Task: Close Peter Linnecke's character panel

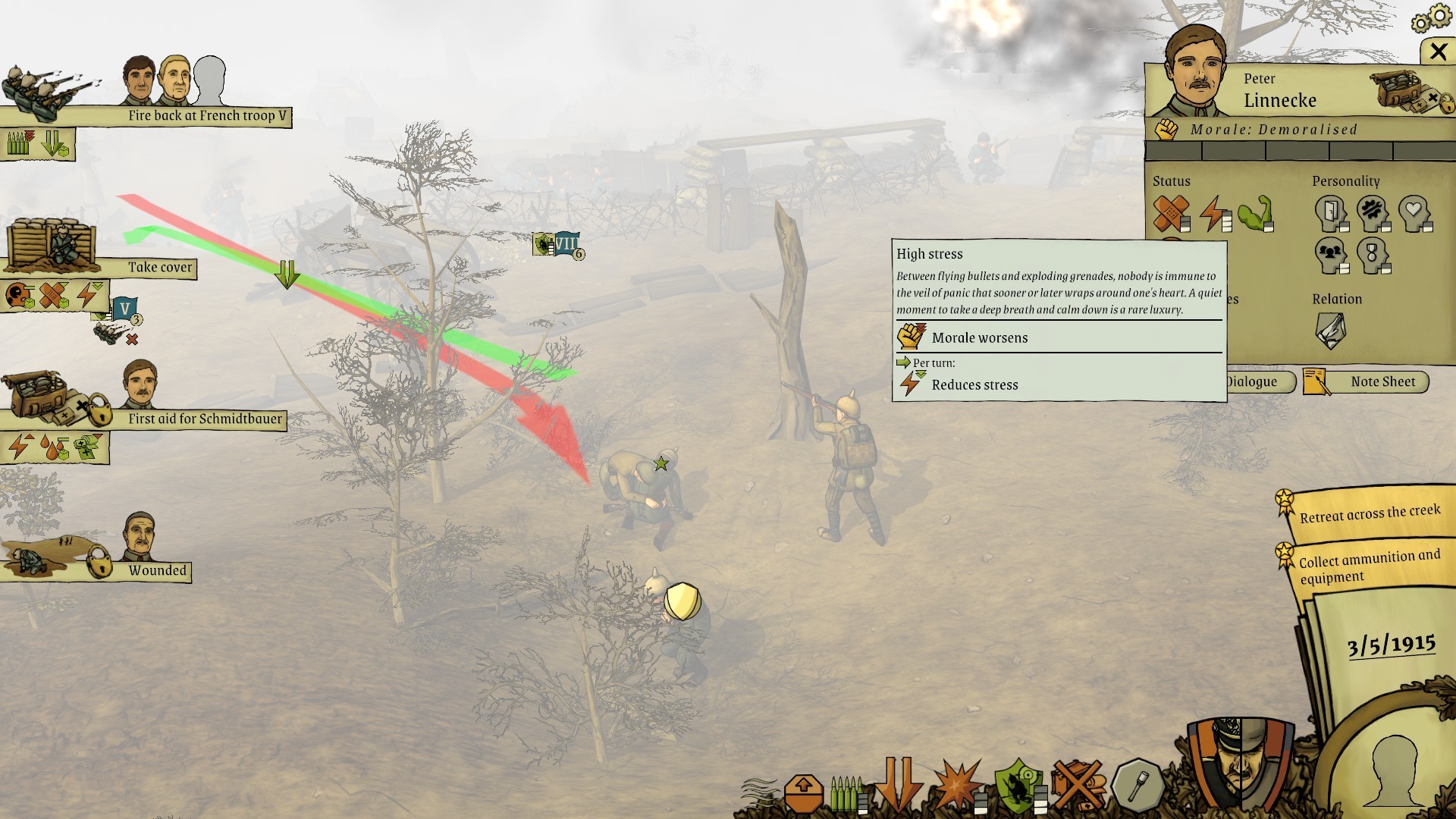Action: pyautogui.click(x=1438, y=52)
